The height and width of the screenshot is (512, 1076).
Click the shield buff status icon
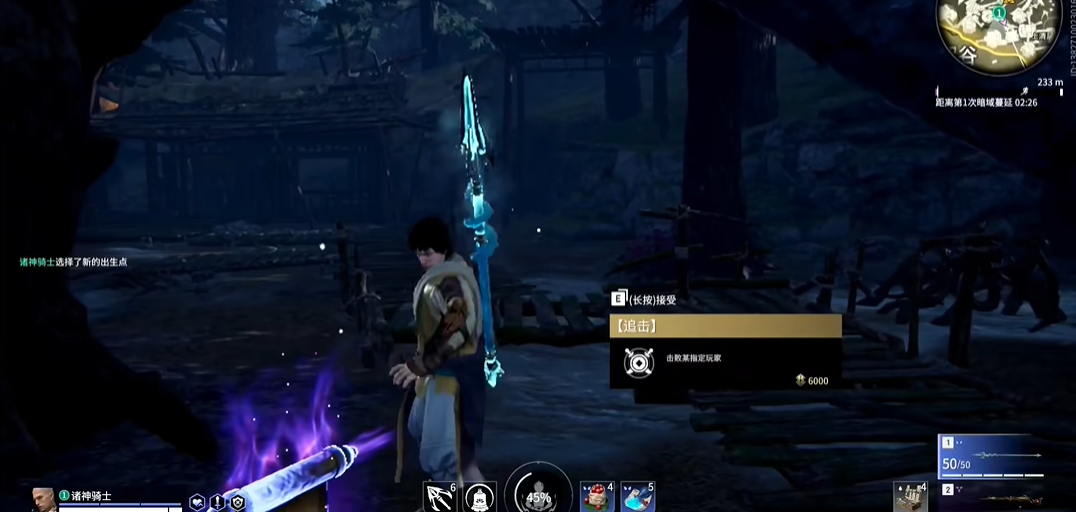click(x=238, y=502)
